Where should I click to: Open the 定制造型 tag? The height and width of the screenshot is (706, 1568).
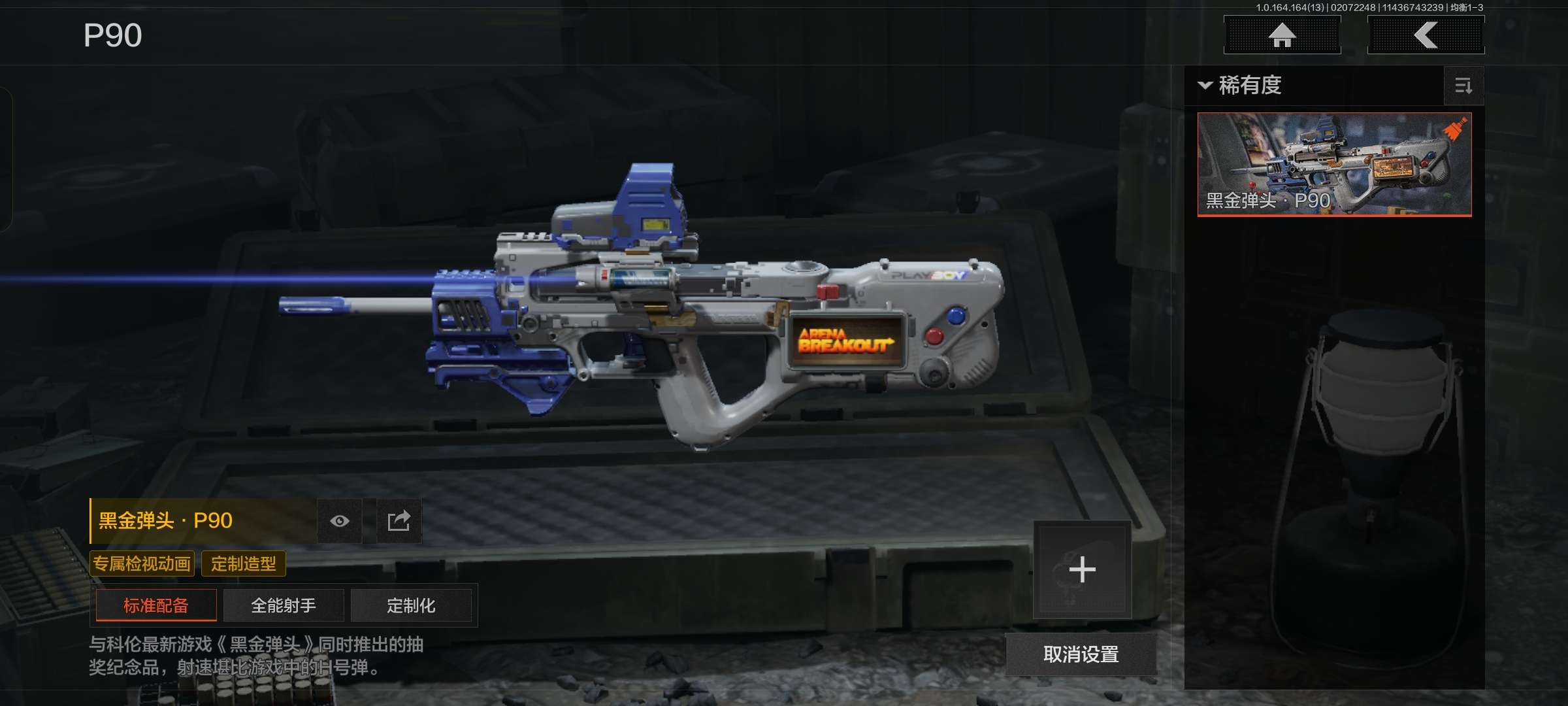tap(244, 563)
